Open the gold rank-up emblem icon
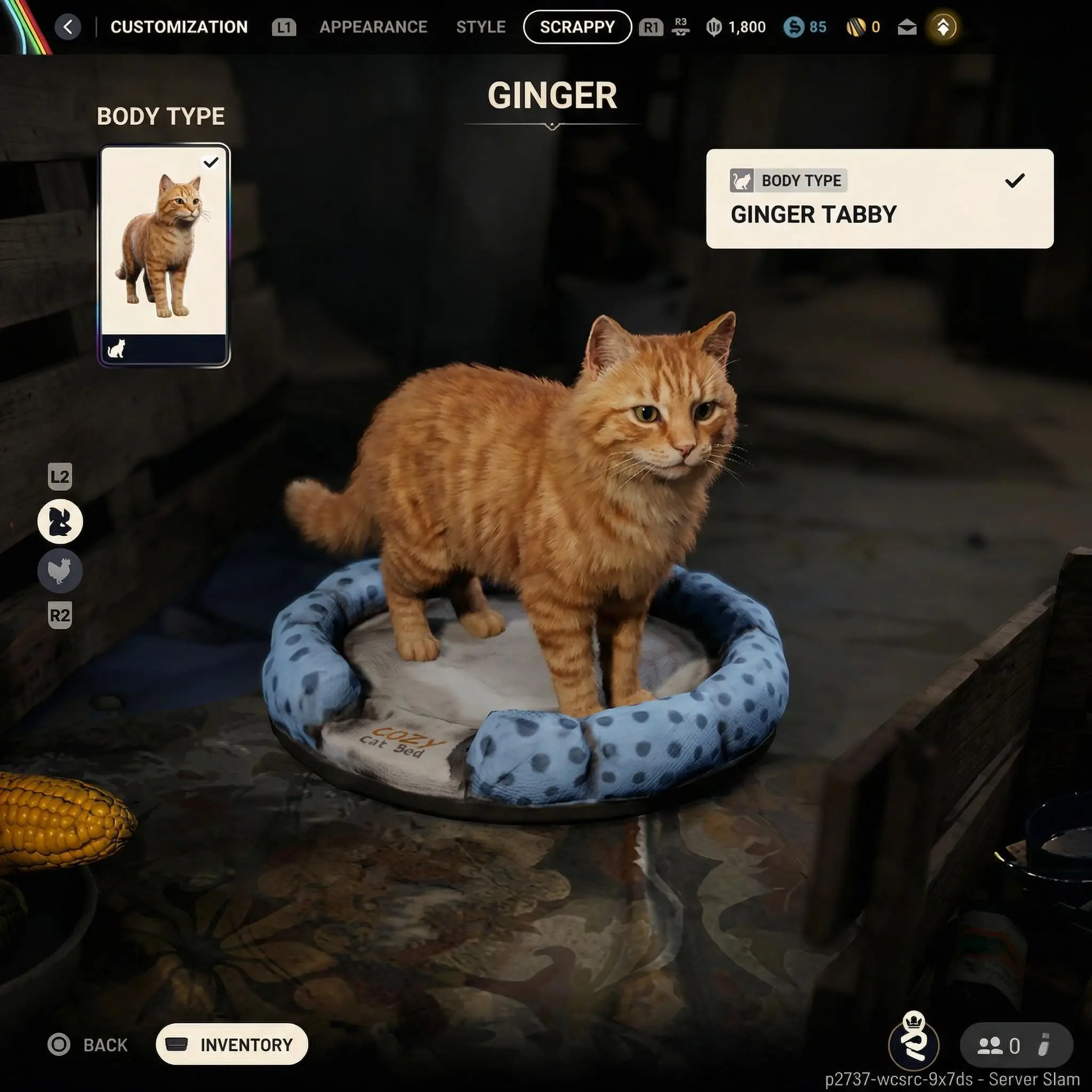The image size is (1092, 1092). point(943,27)
